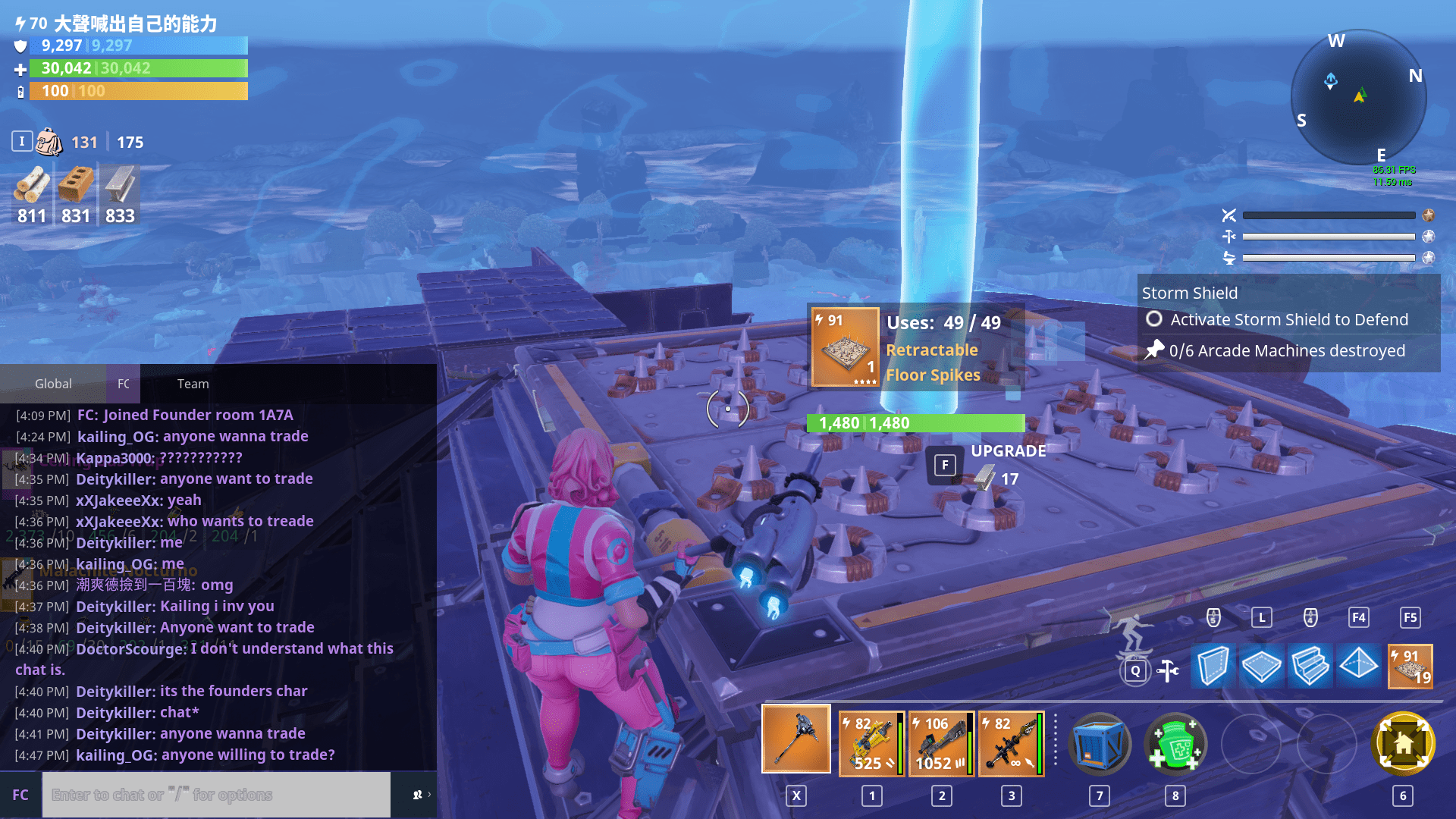Image resolution: width=1456 pixels, height=819 pixels.
Task: Select the pyramid roof building piece
Action: click(x=1358, y=667)
